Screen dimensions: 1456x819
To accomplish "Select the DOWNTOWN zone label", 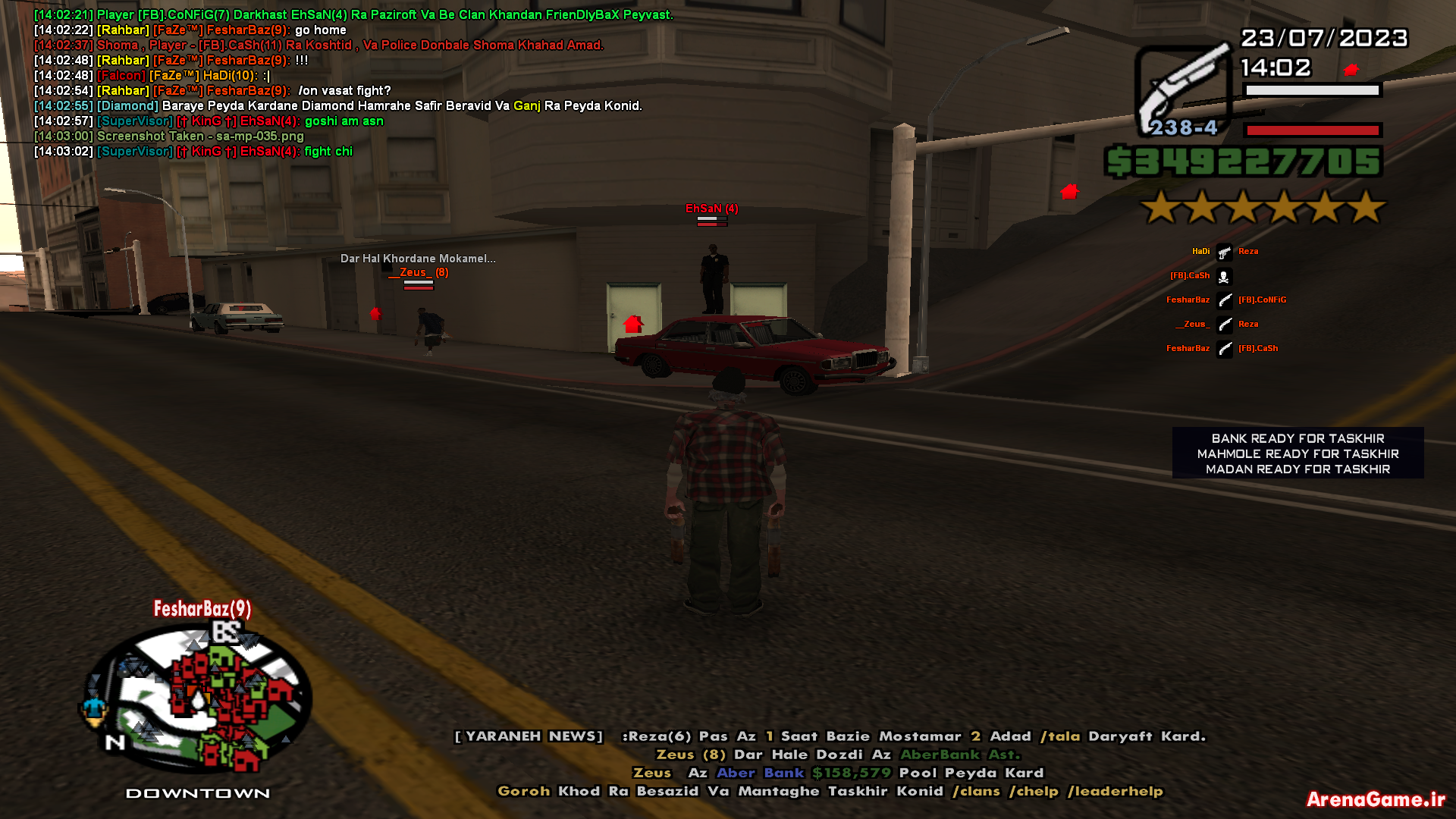I will (x=199, y=792).
